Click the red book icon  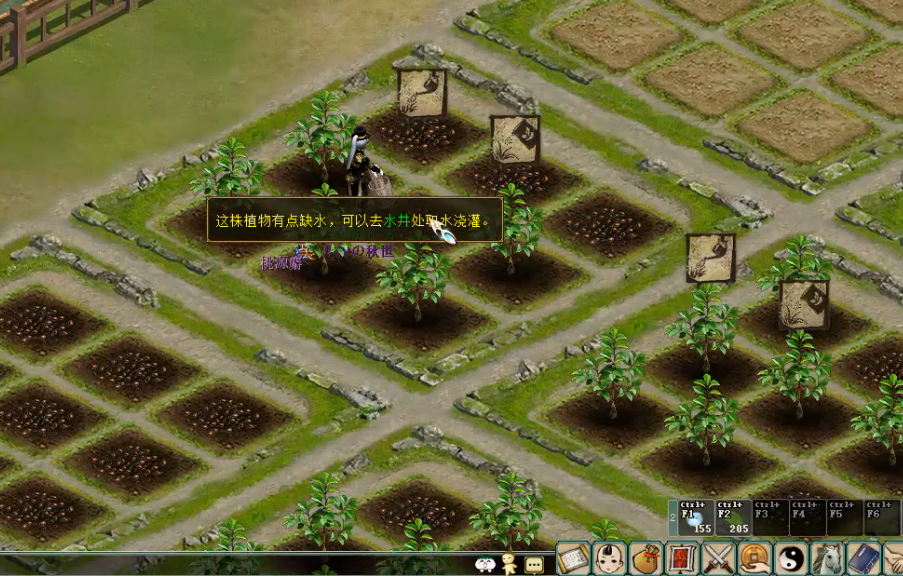pos(682,558)
